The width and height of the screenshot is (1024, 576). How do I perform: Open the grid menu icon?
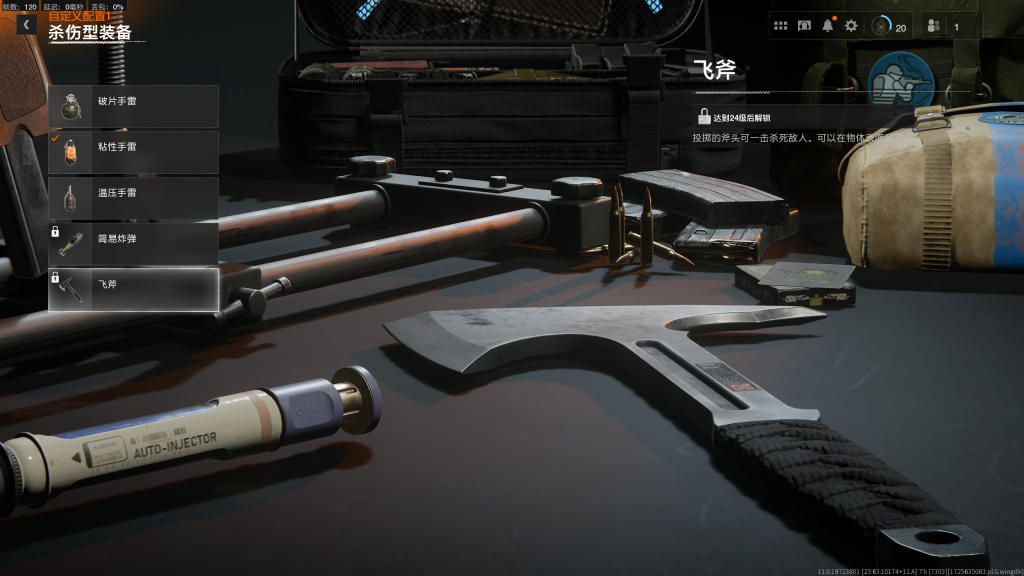pyautogui.click(x=781, y=26)
